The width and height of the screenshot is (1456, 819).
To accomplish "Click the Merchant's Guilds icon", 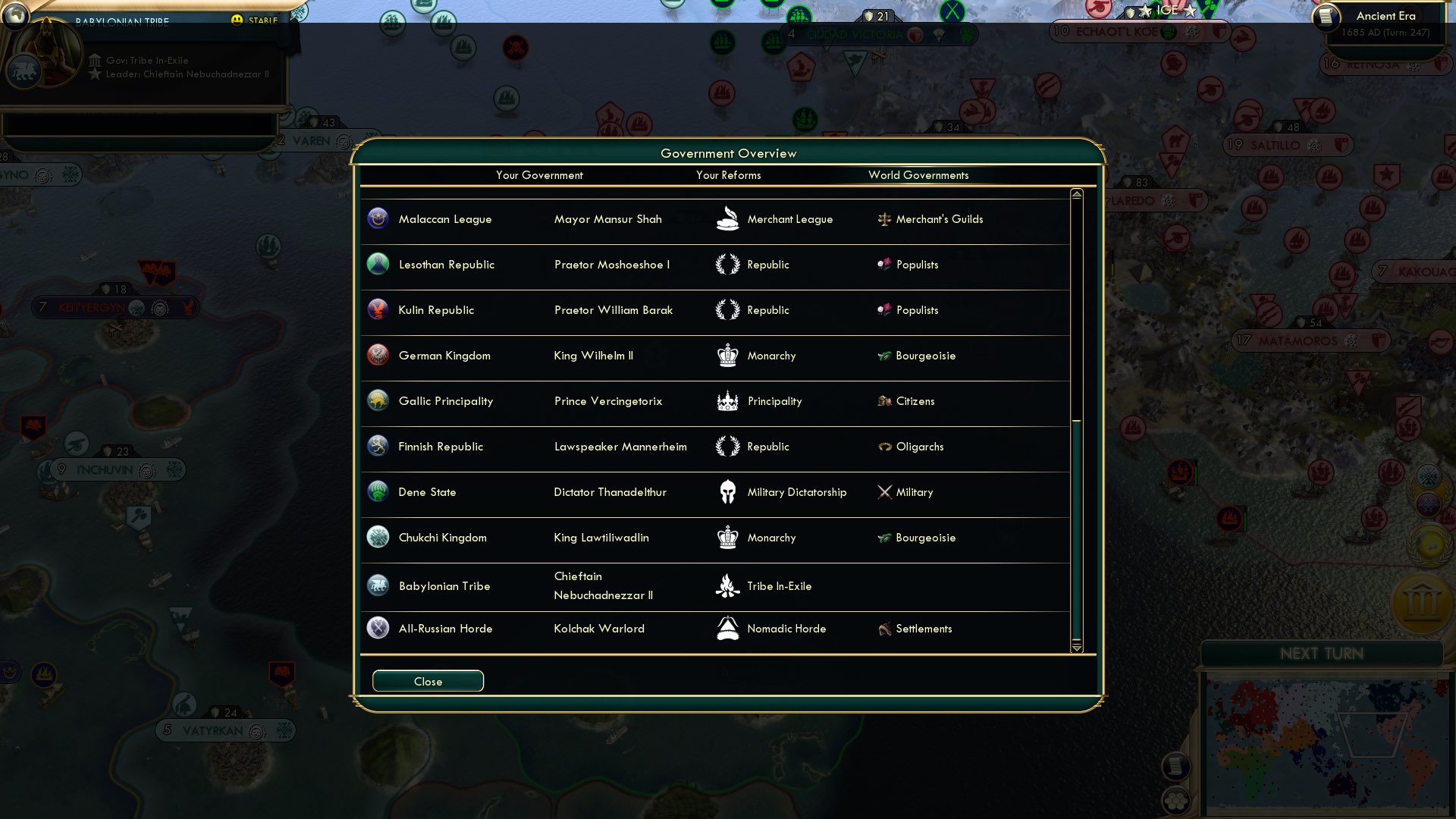I will [x=884, y=219].
